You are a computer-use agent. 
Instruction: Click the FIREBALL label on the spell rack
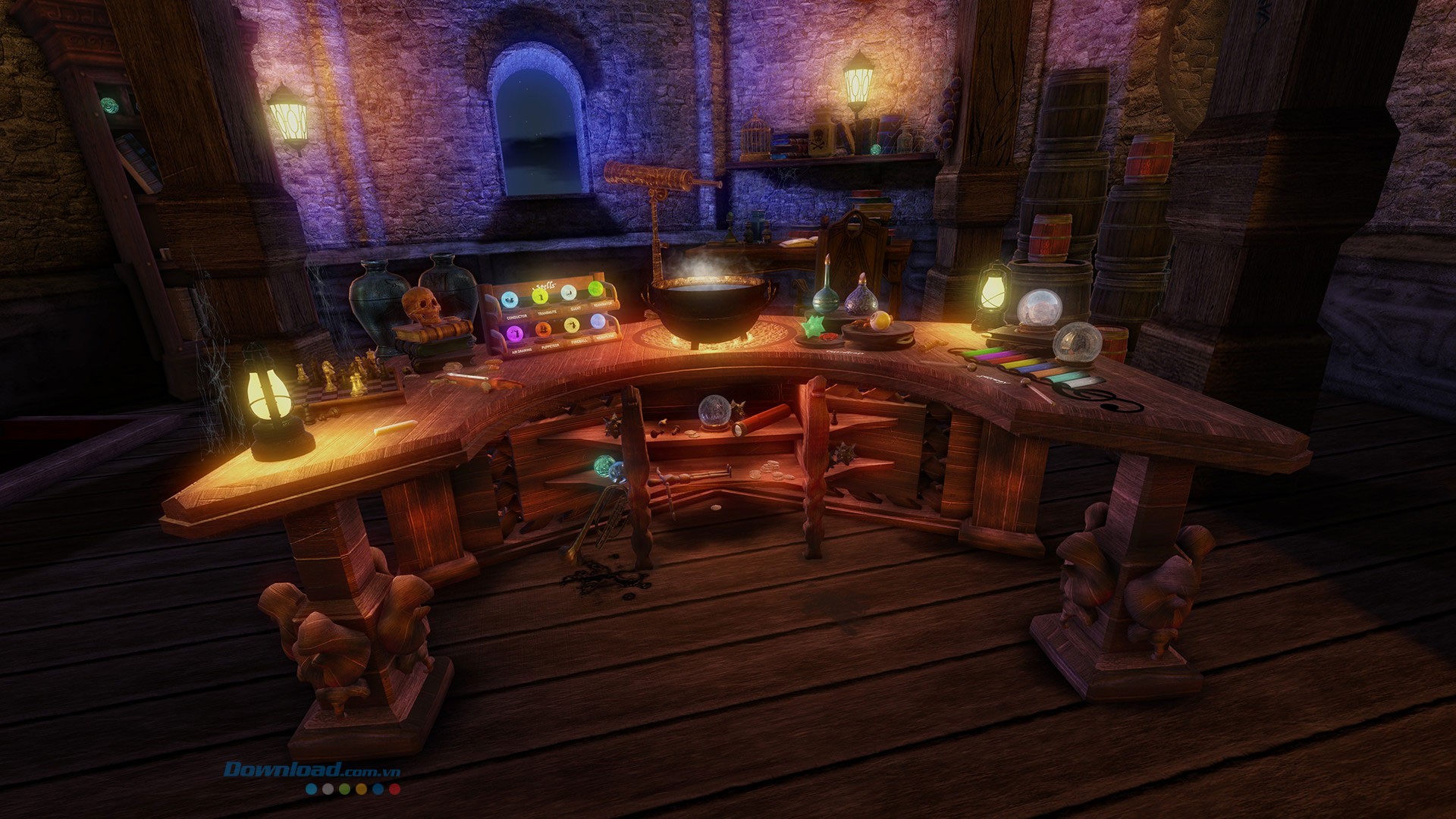coord(579,340)
